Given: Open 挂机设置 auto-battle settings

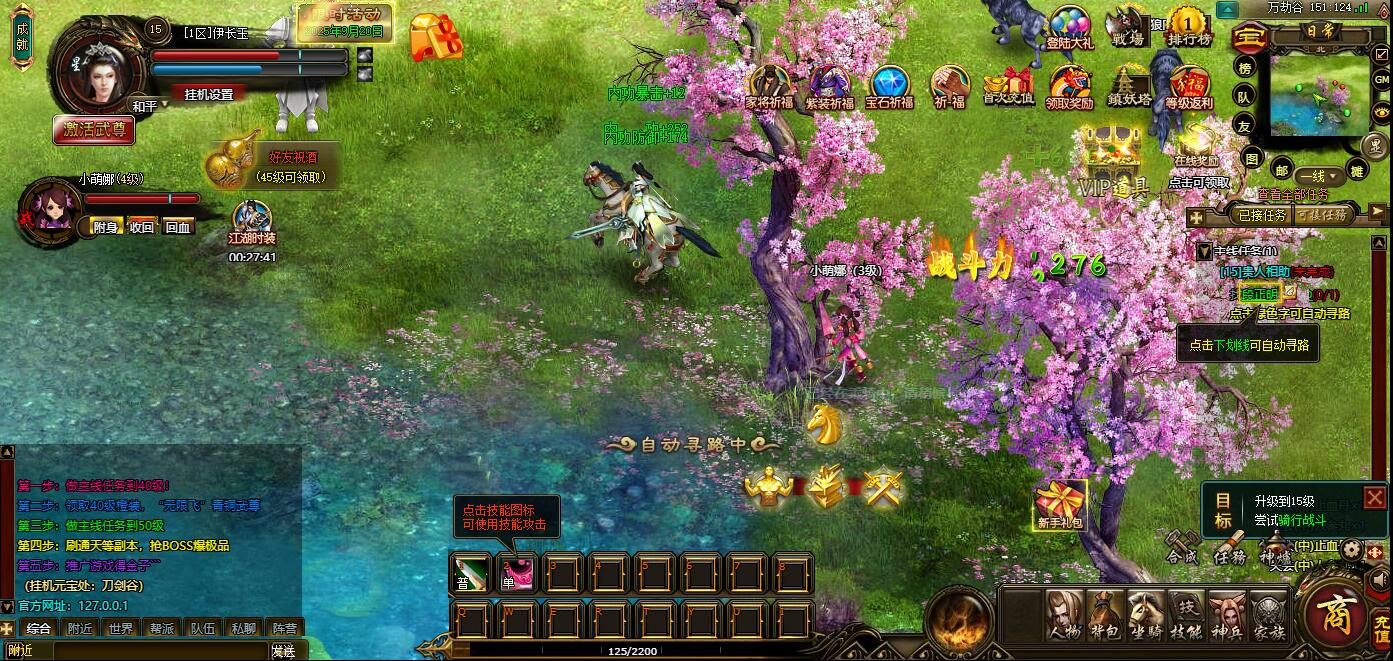Looking at the screenshot, I should [x=208, y=94].
